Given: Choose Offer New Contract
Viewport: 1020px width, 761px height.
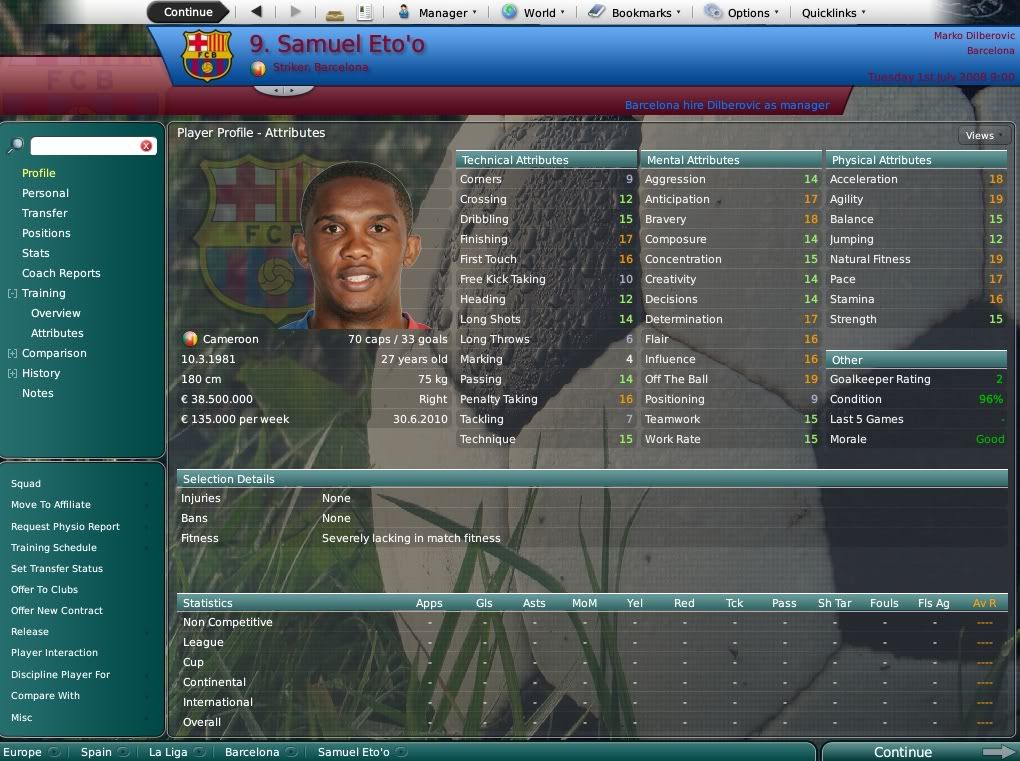Looking at the screenshot, I should coord(57,610).
